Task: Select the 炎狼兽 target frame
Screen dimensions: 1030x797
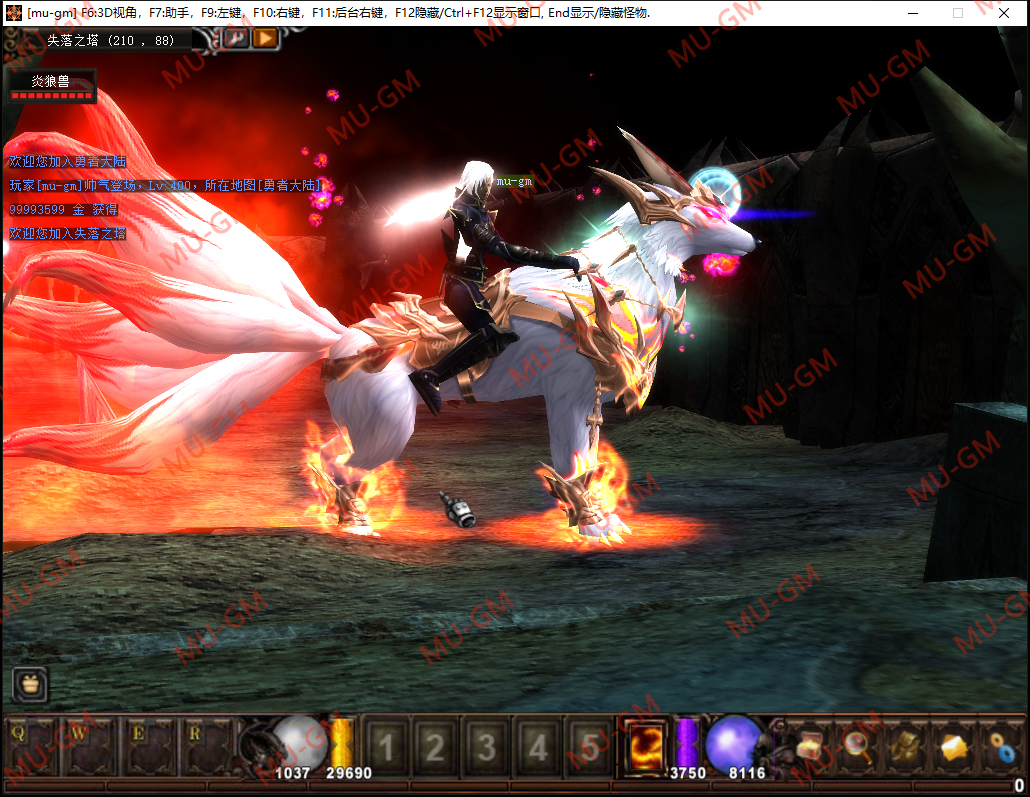Action: click(51, 85)
